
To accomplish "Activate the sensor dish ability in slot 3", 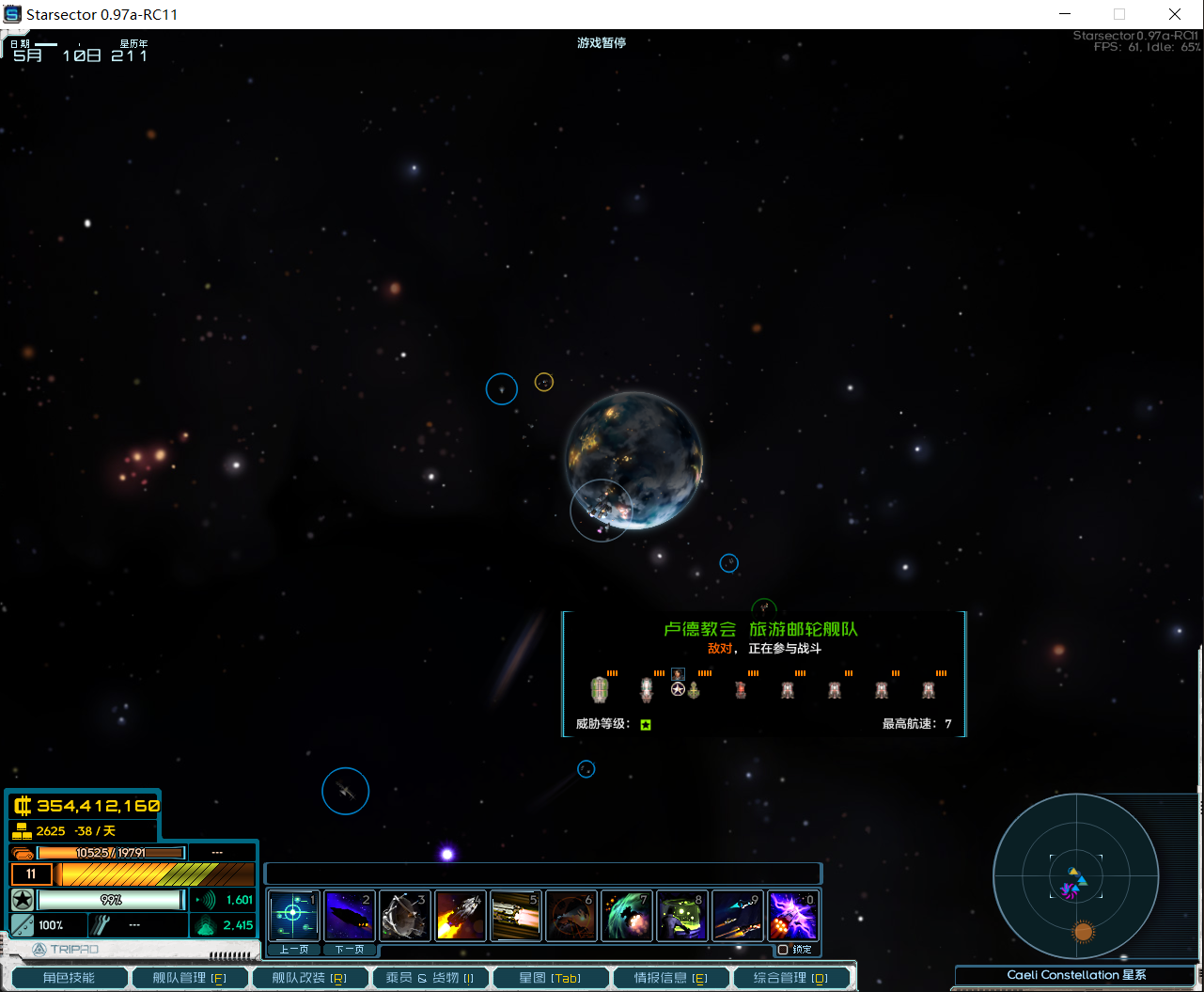I will [404, 916].
